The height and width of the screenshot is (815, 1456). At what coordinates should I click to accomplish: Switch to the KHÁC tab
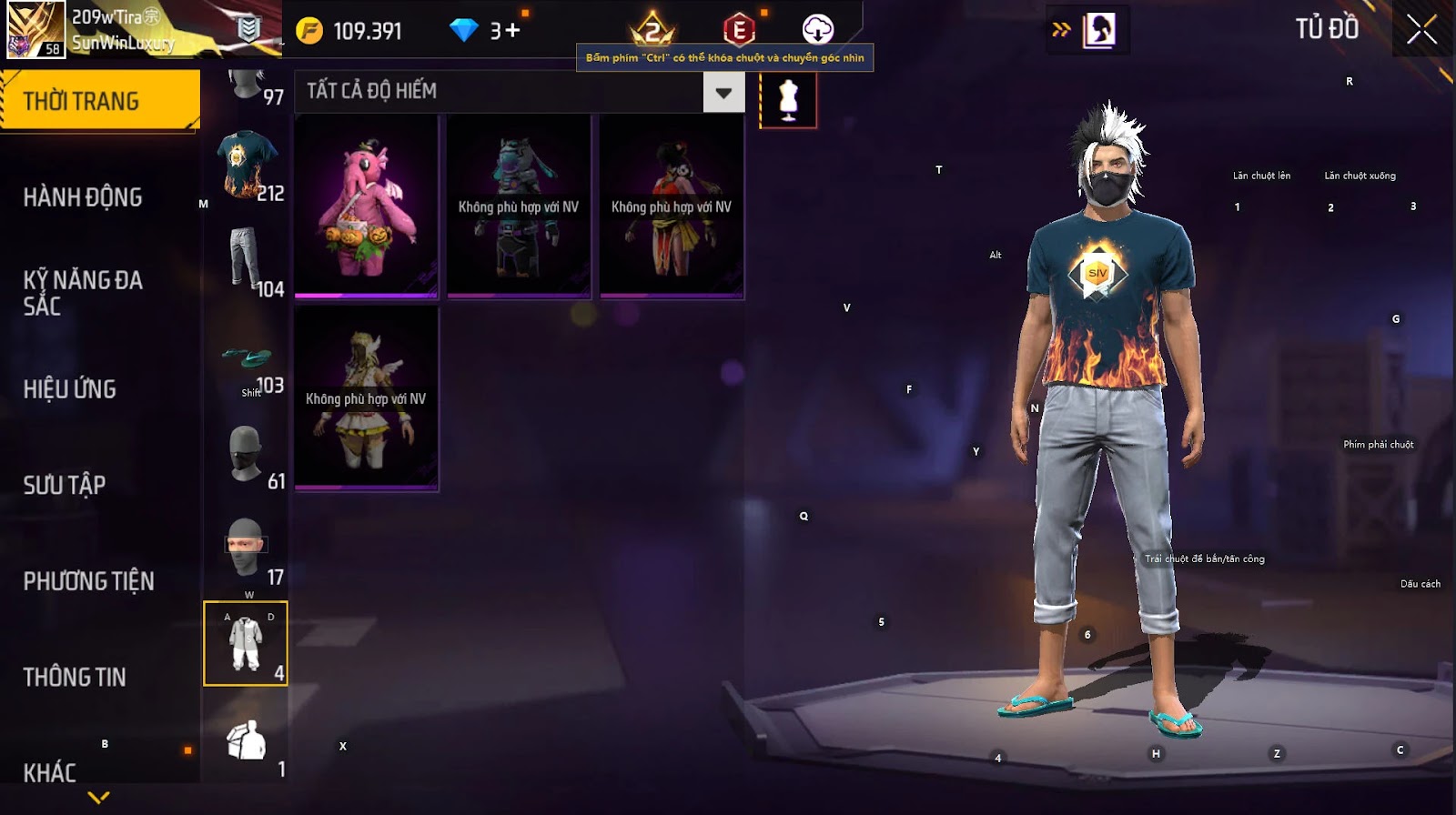[50, 772]
